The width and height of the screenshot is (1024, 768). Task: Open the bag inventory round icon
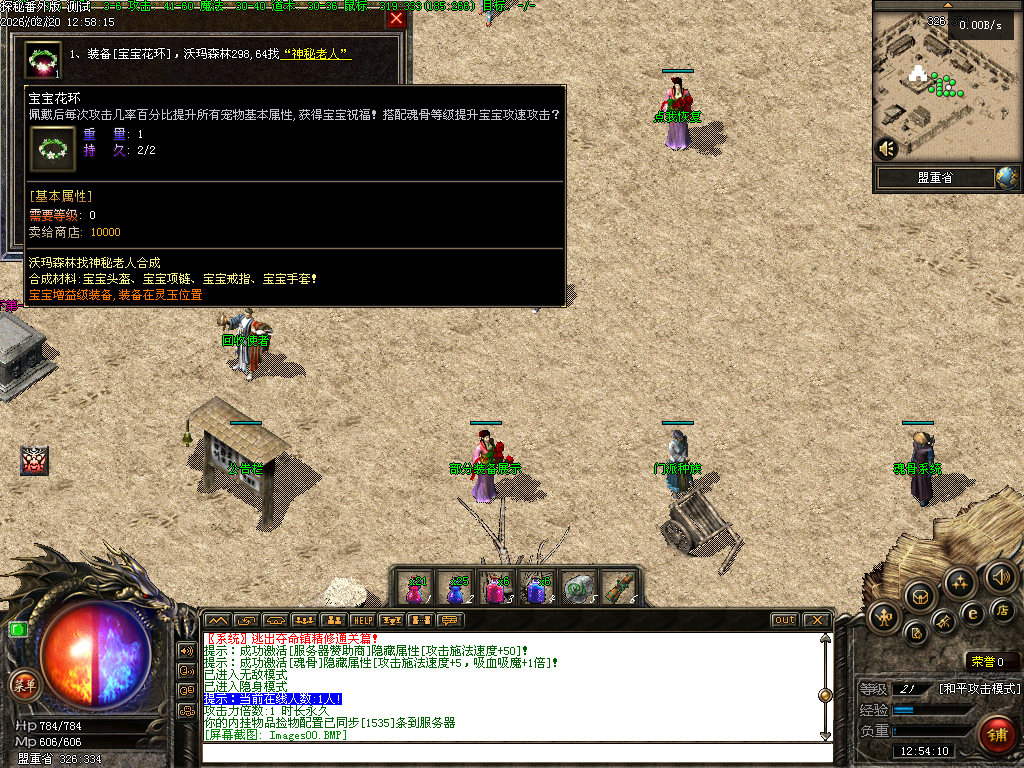920,597
